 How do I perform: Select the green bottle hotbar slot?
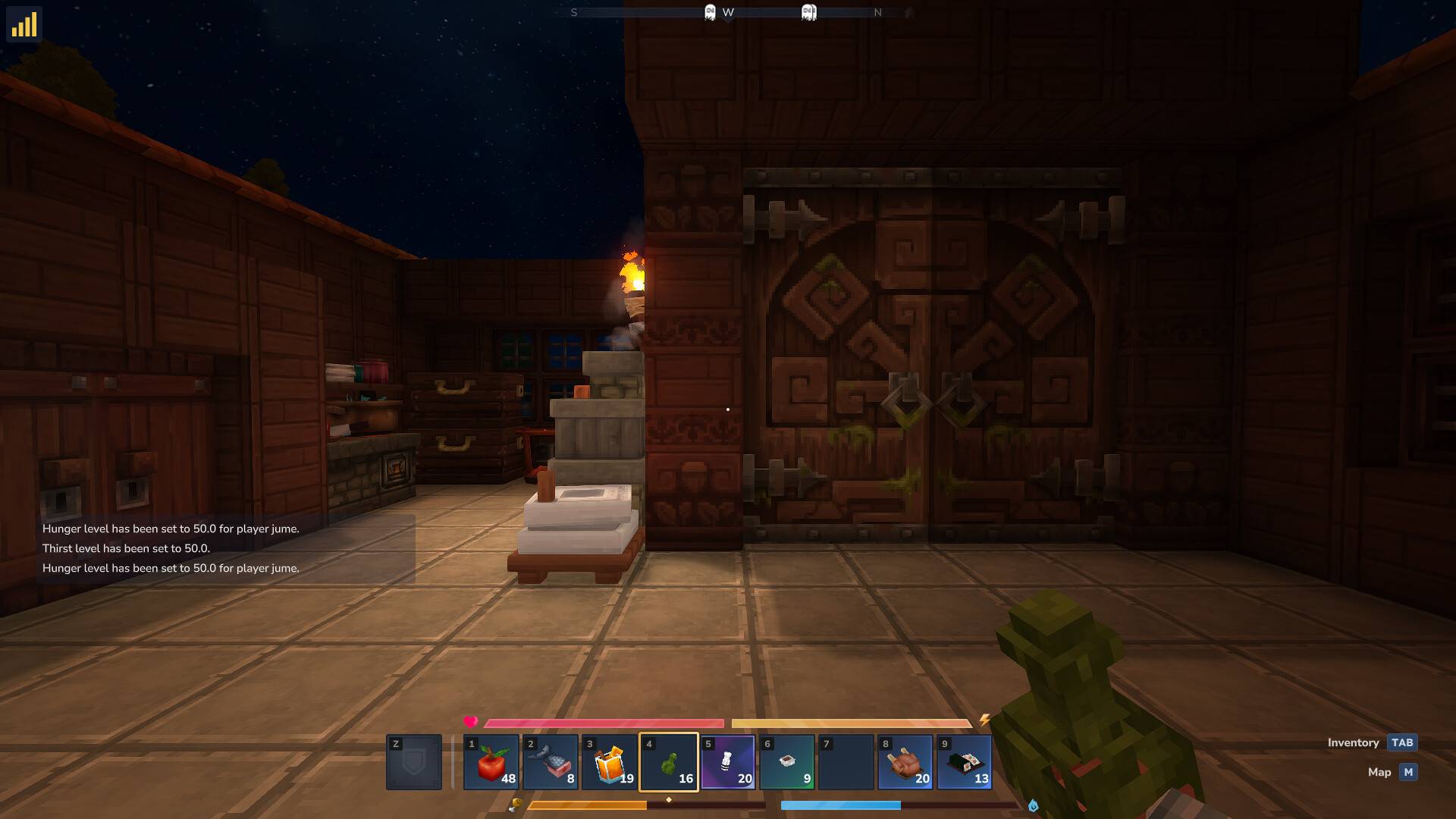(669, 763)
